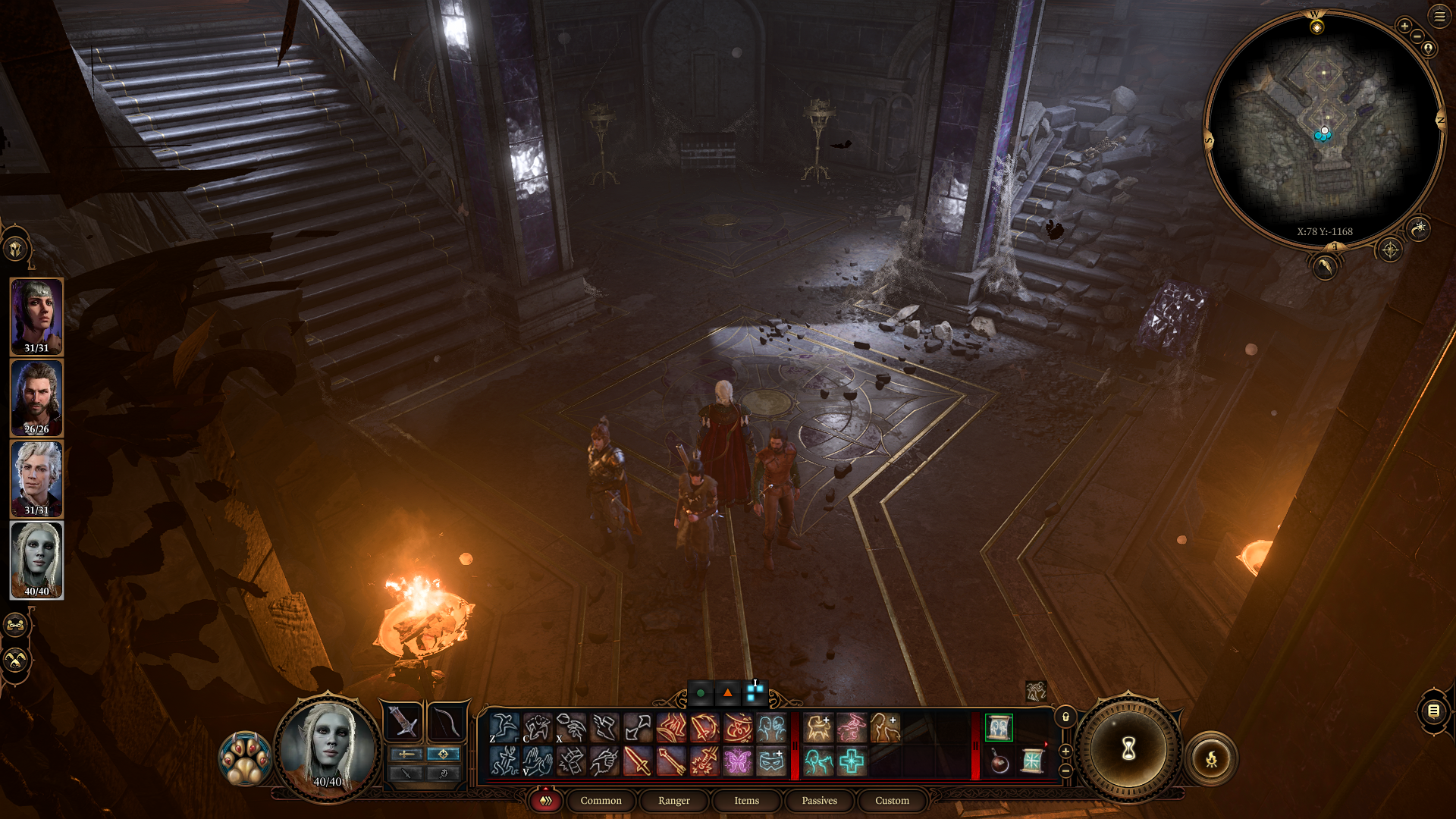Open the Passives tab

pos(819,801)
